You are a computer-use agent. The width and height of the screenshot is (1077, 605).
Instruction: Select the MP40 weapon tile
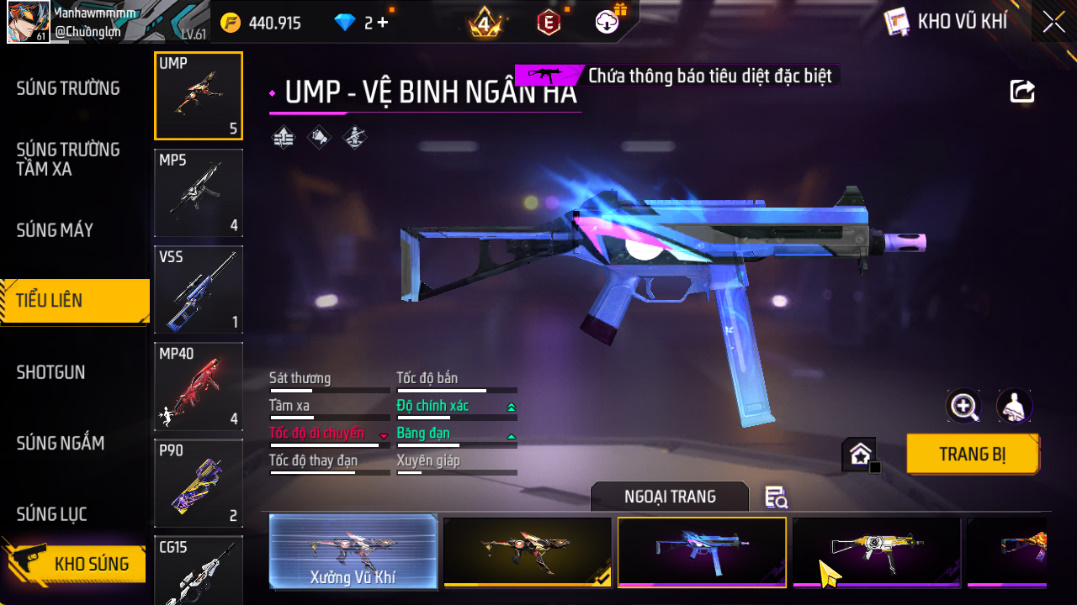(x=198, y=386)
